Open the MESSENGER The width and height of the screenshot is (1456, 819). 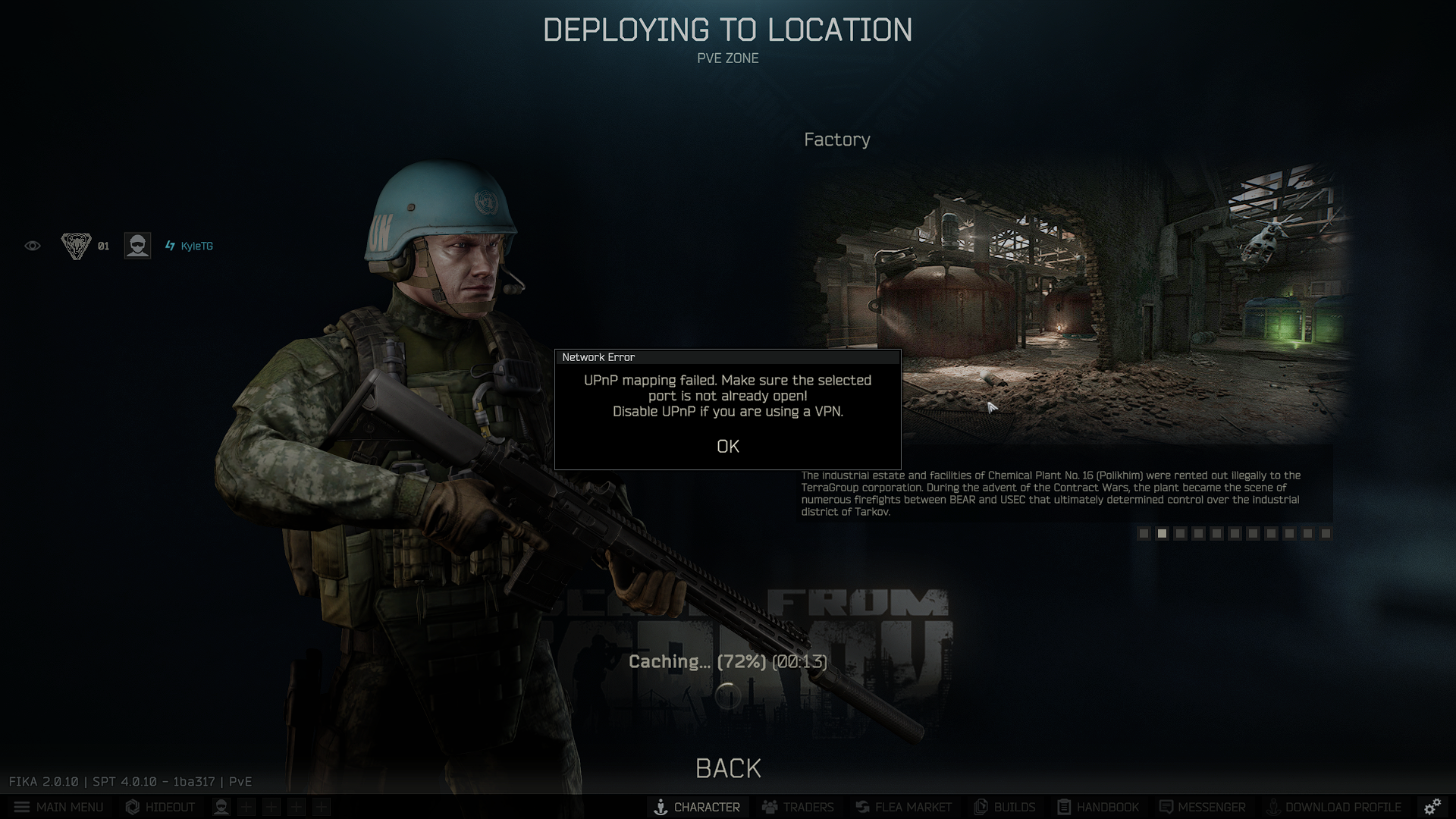(x=1202, y=807)
